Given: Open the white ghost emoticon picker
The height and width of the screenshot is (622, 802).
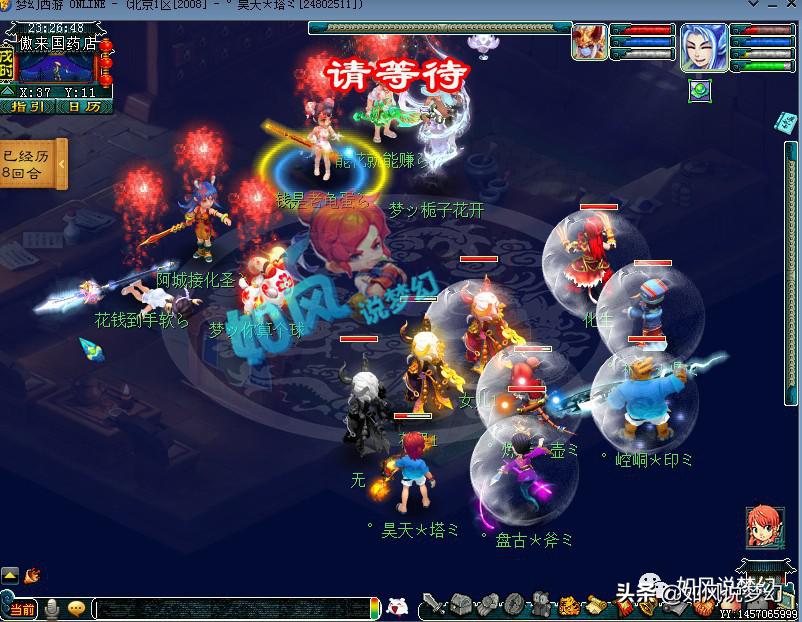Looking at the screenshot, I should 397,606.
